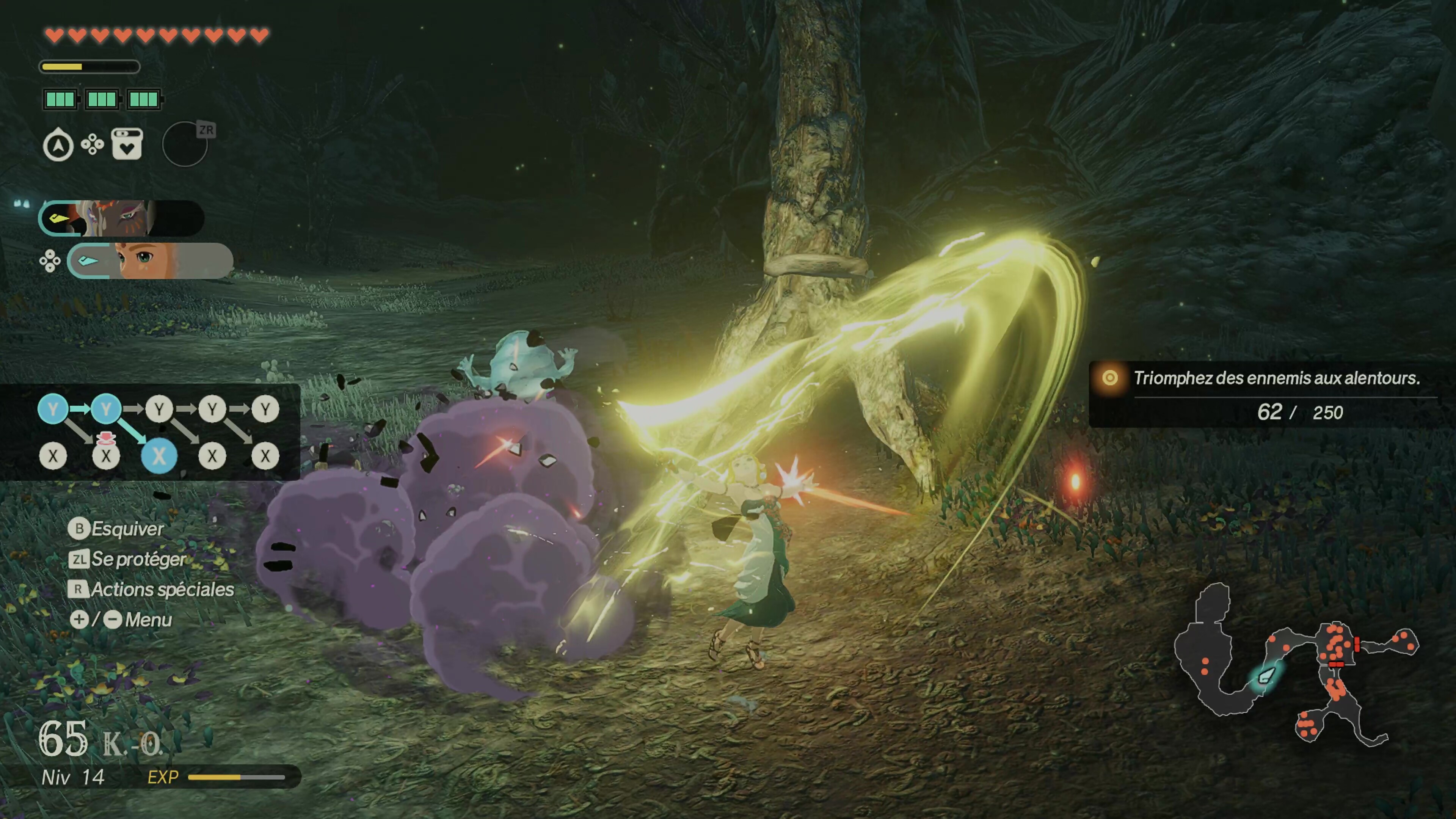Switch to the Zelda character portrait
1456x819 pixels.
(x=150, y=260)
